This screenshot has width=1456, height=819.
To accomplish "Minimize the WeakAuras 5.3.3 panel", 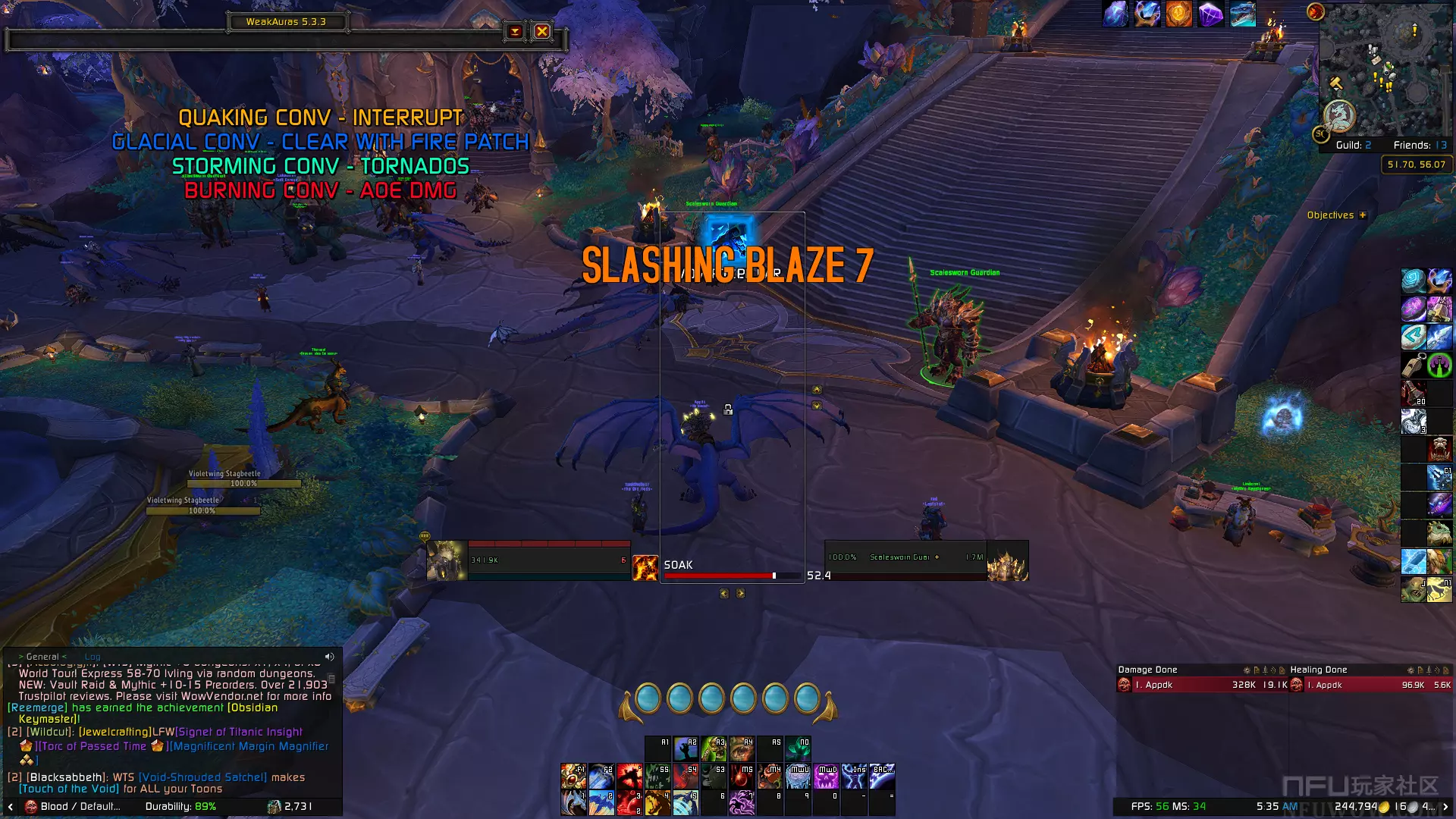I will [515, 31].
